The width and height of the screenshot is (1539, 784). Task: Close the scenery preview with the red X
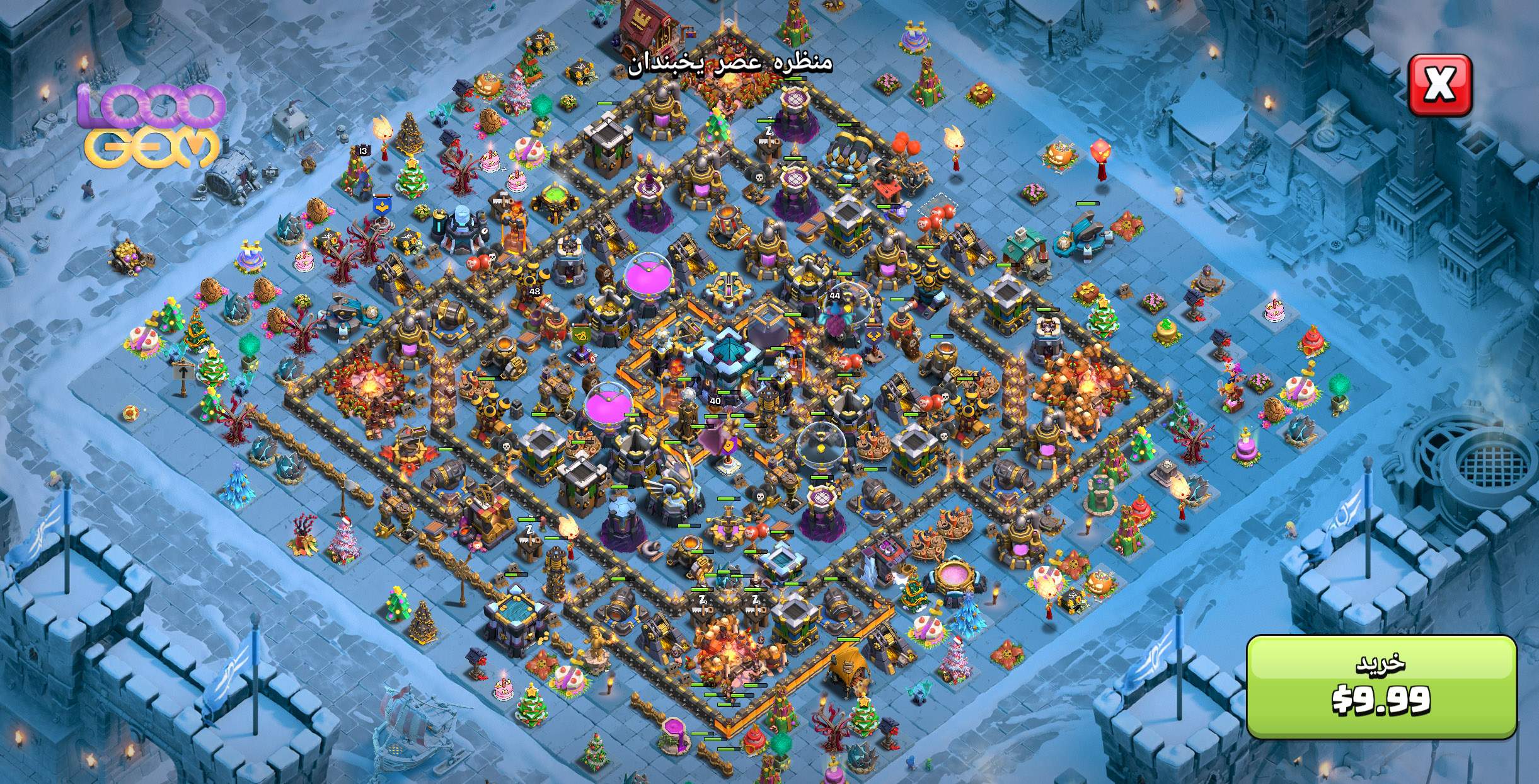pos(1440,86)
